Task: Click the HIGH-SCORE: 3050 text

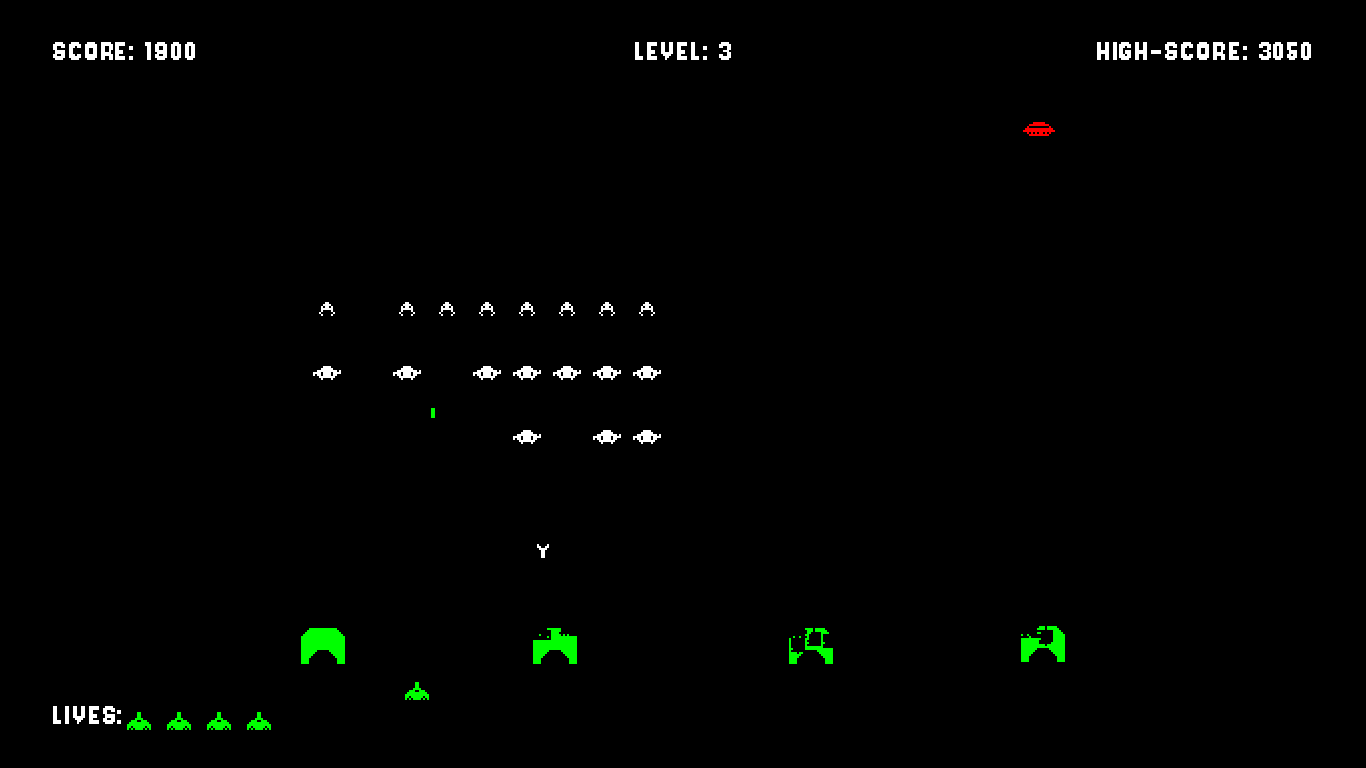Action: pyautogui.click(x=1203, y=52)
